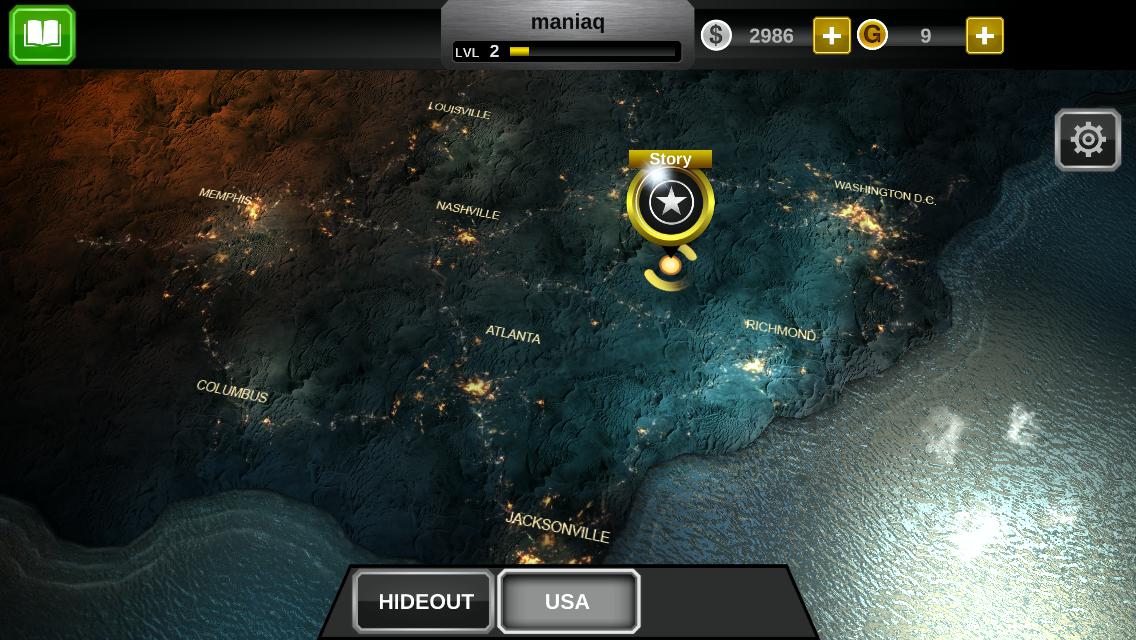The width and height of the screenshot is (1136, 640).
Task: View the maniaq player profile panel
Action: [x=567, y=35]
